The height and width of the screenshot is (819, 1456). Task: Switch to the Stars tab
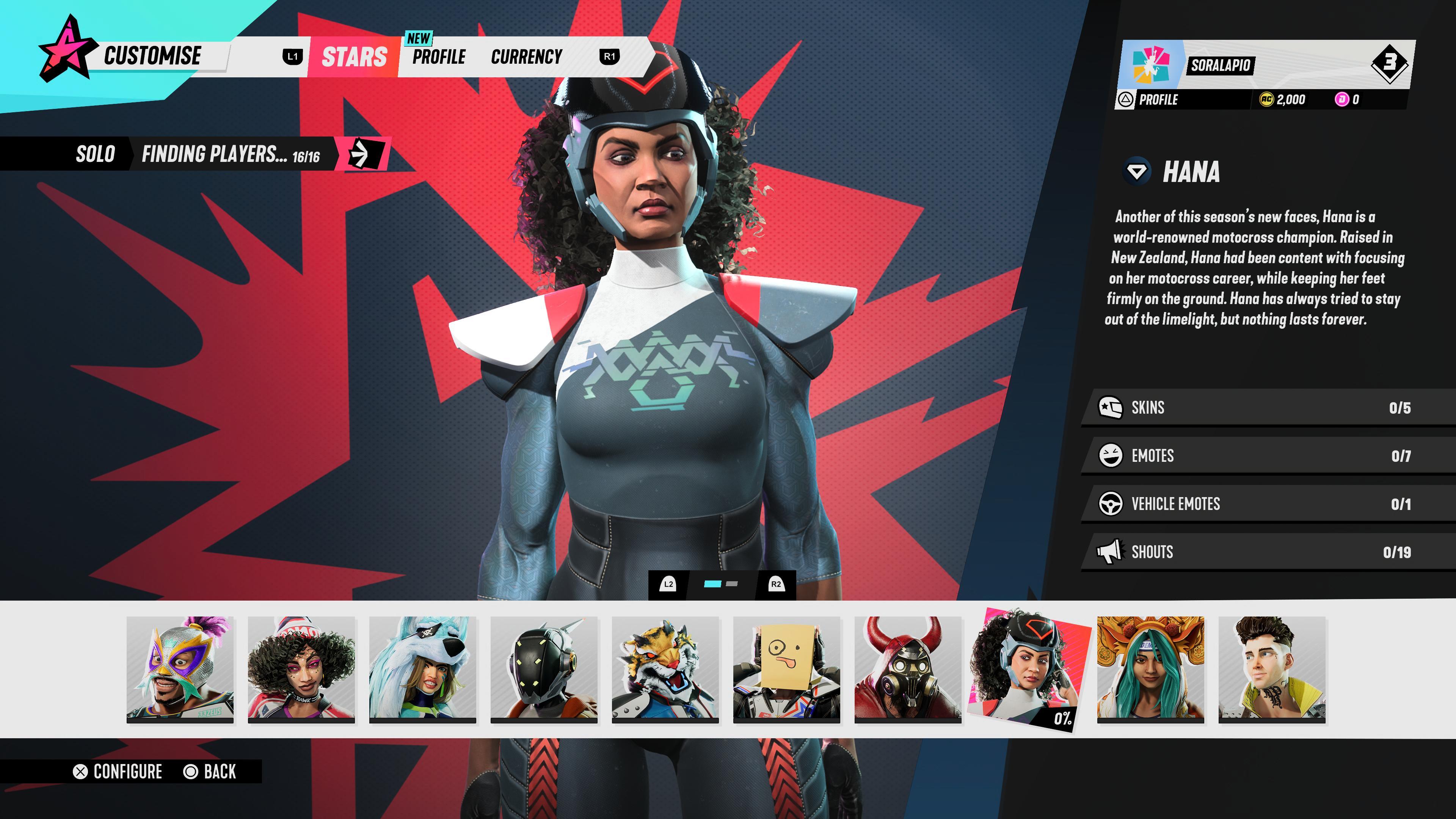point(355,57)
